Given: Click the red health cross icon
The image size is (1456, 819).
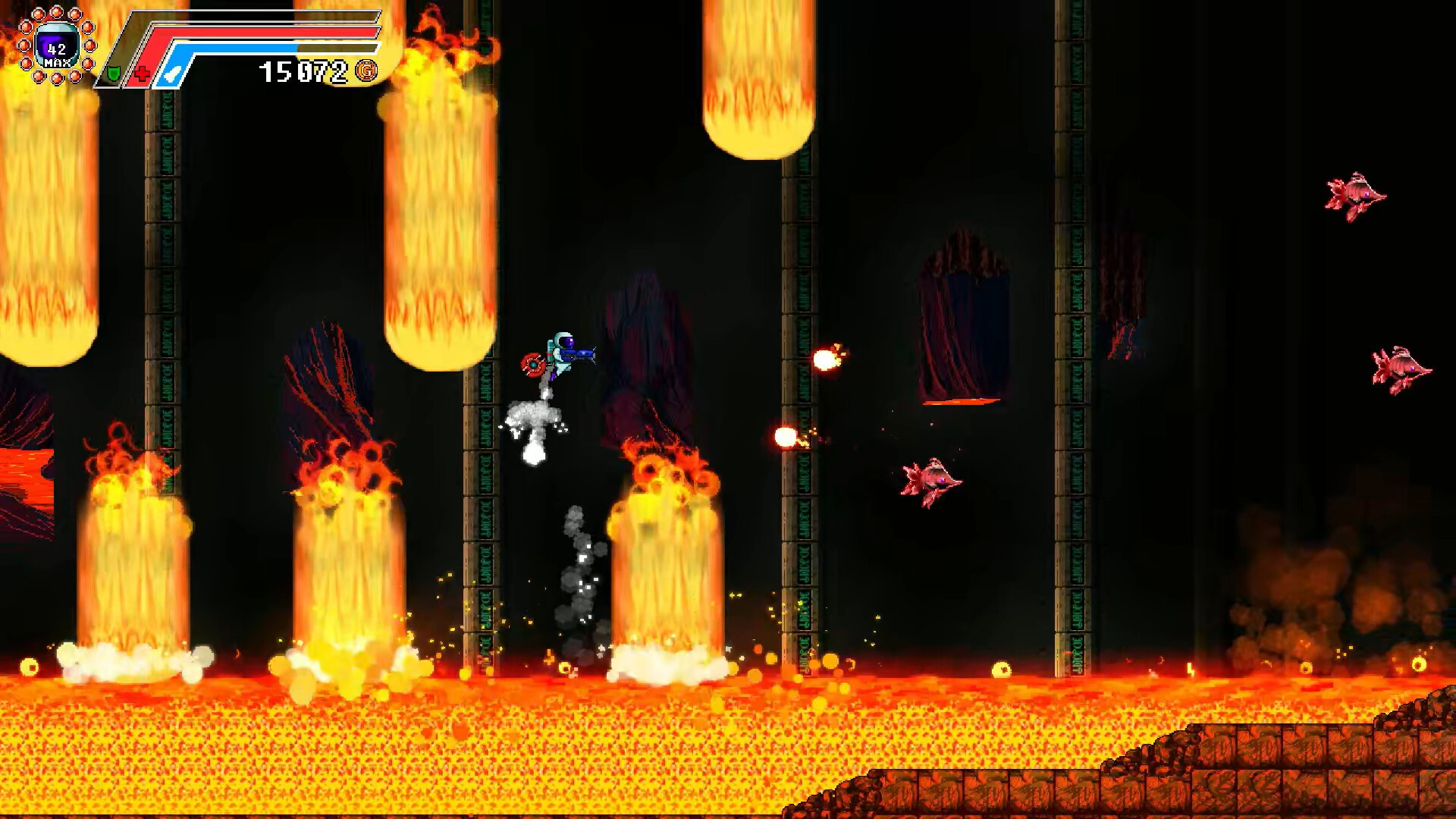Looking at the screenshot, I should tap(143, 76).
